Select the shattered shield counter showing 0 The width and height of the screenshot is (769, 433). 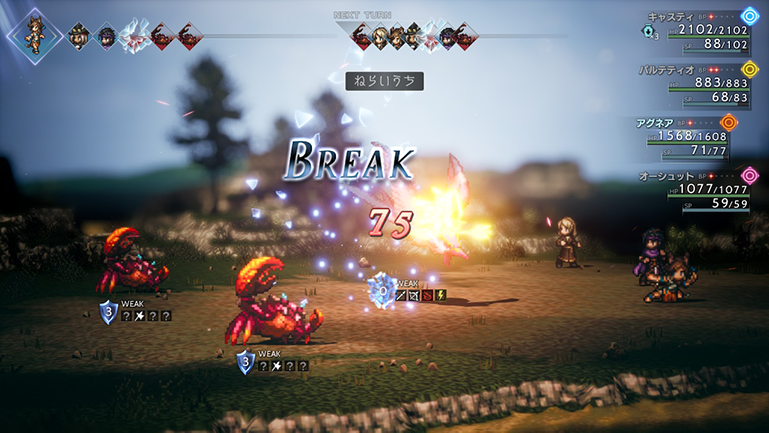(380, 292)
